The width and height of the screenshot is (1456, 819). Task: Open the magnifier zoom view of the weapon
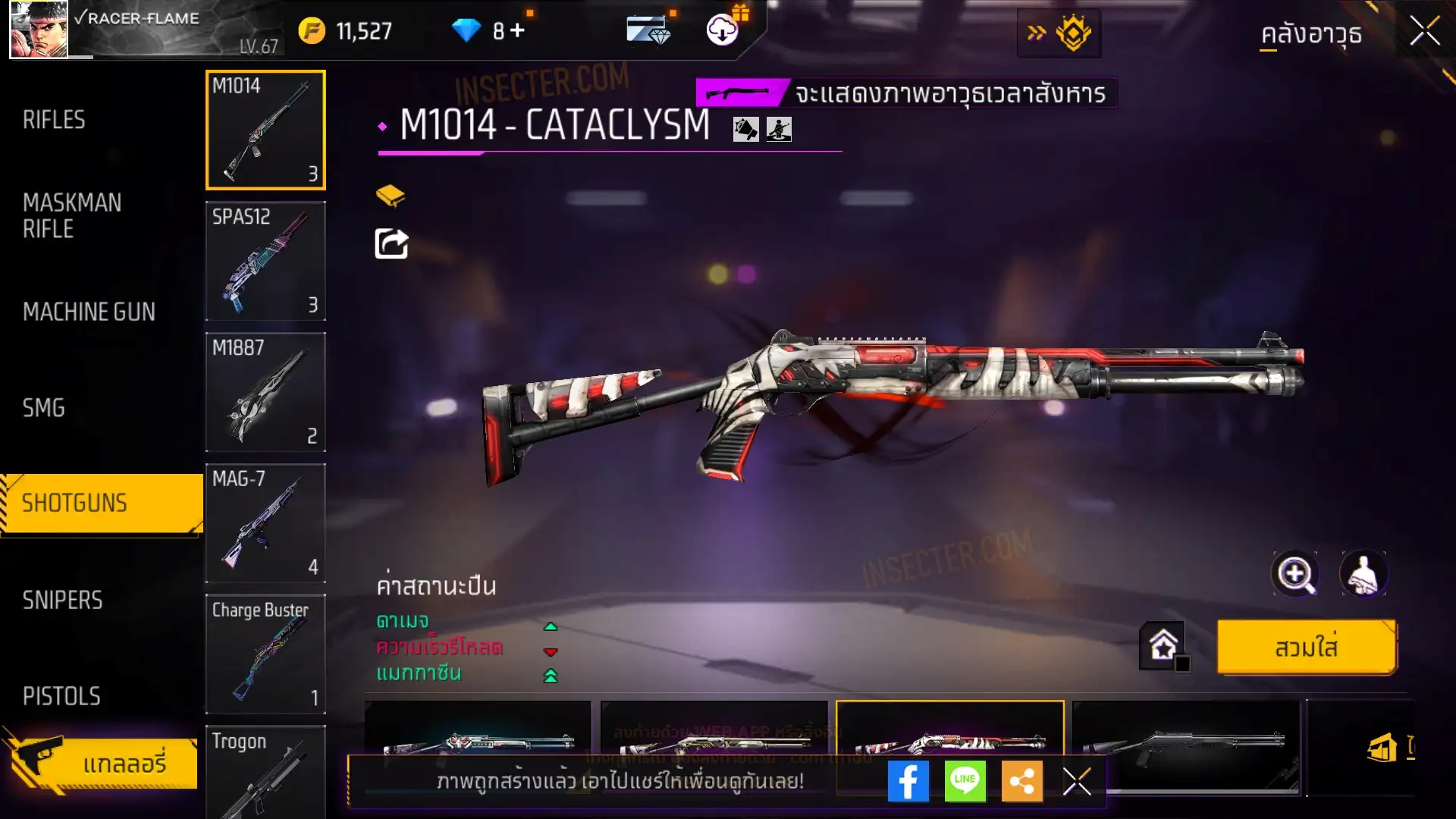click(1295, 574)
